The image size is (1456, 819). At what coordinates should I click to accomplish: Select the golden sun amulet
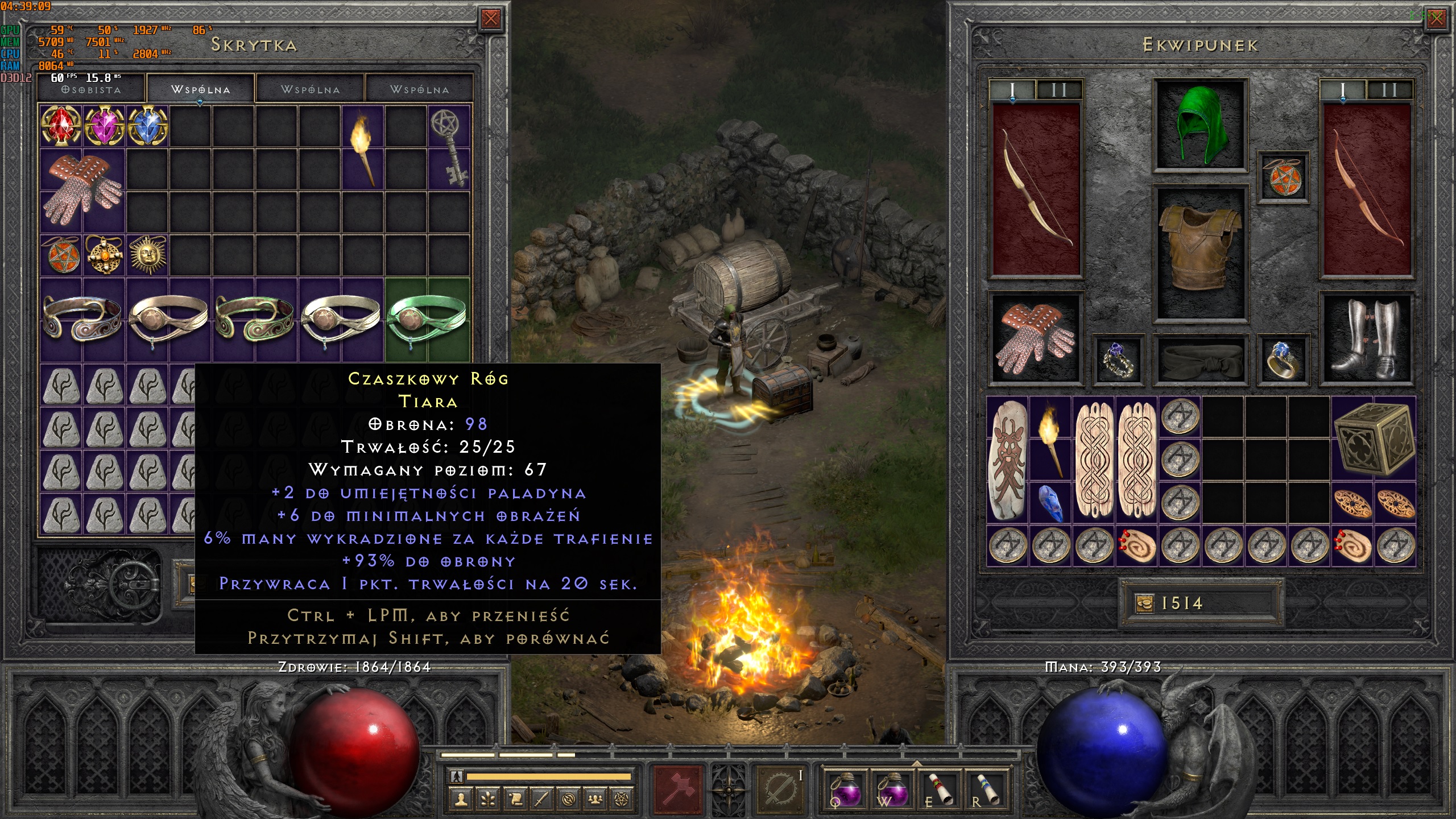[x=147, y=254]
